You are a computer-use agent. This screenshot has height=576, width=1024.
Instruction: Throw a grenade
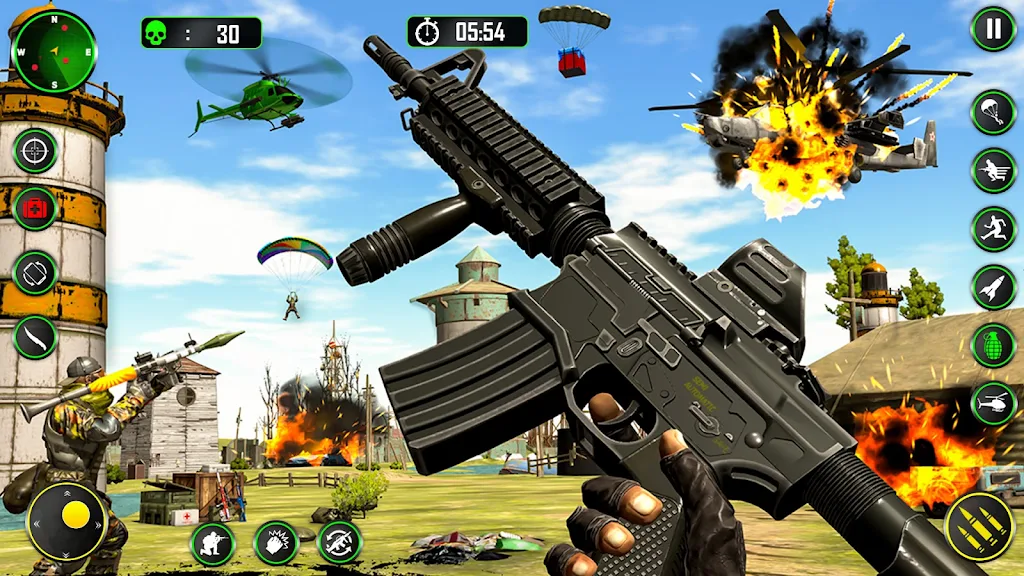(x=993, y=346)
